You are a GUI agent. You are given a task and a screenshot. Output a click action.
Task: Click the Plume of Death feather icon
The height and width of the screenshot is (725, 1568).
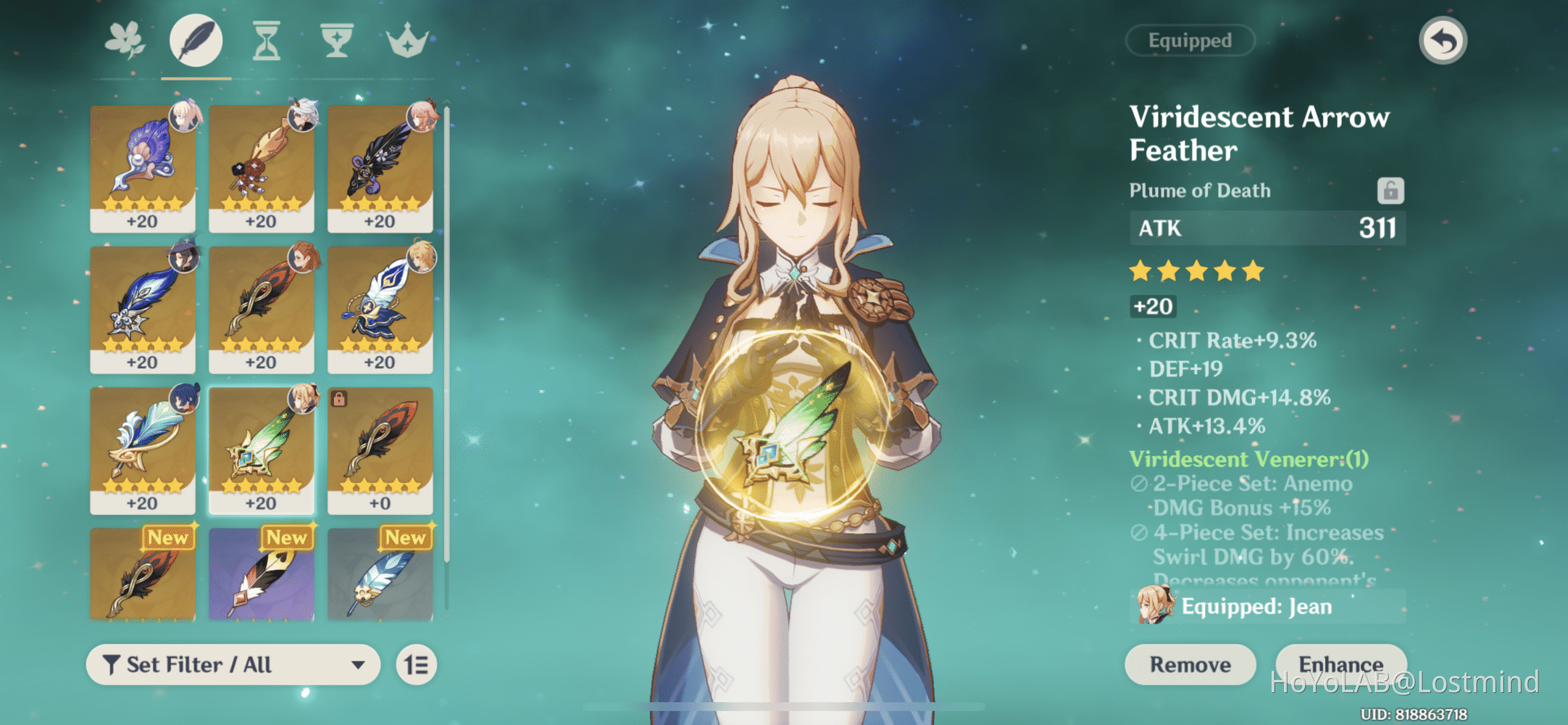(x=195, y=40)
